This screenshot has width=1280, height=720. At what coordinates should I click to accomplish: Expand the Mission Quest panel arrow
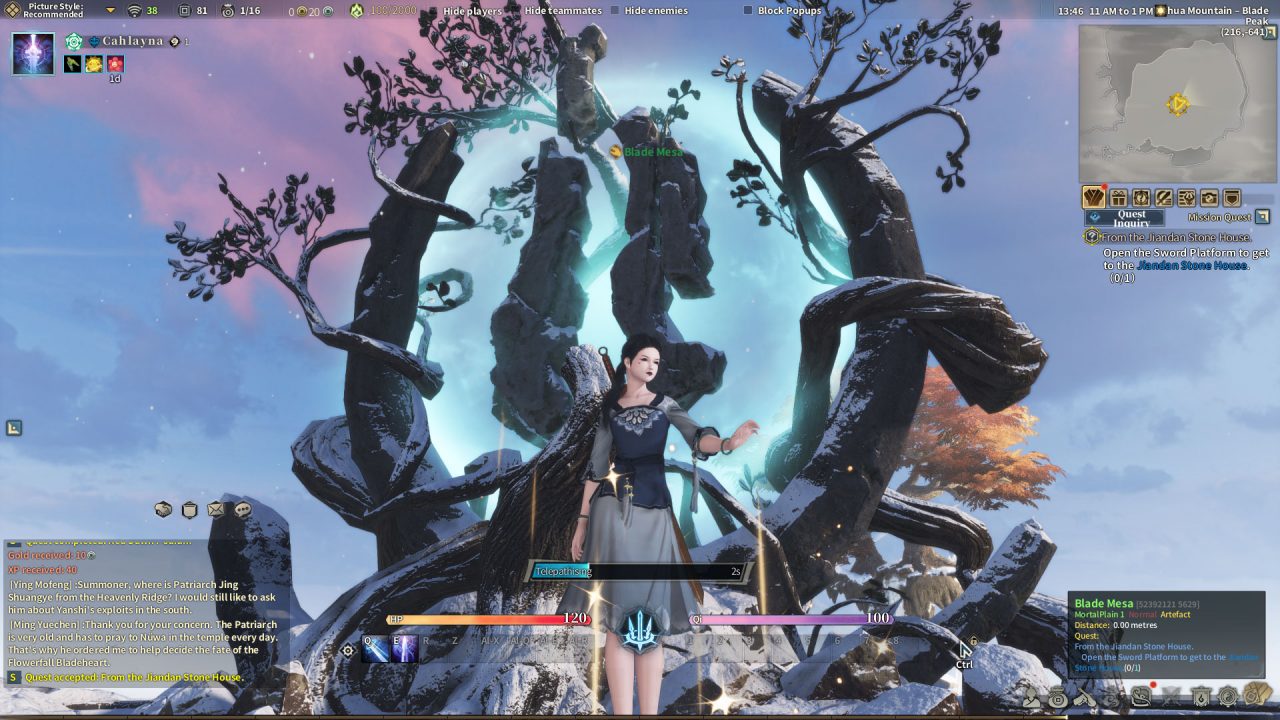pyautogui.click(x=1262, y=216)
